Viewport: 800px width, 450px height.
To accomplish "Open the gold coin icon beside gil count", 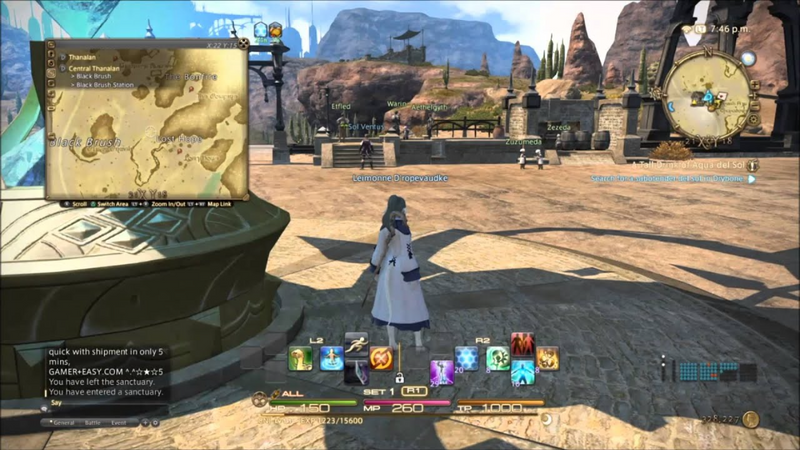I will pos(751,419).
